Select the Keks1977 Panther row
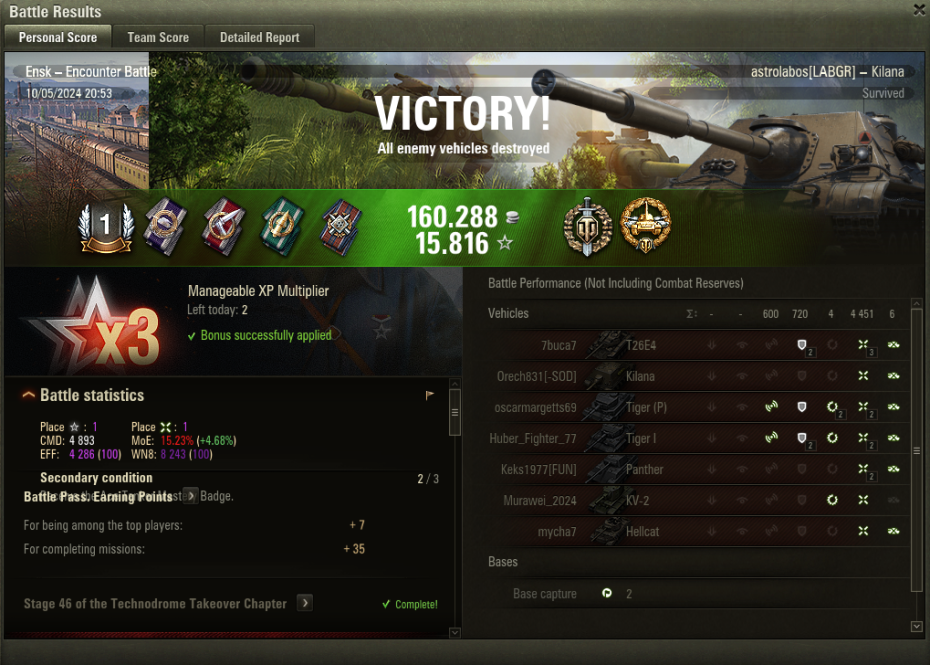 click(x=700, y=469)
